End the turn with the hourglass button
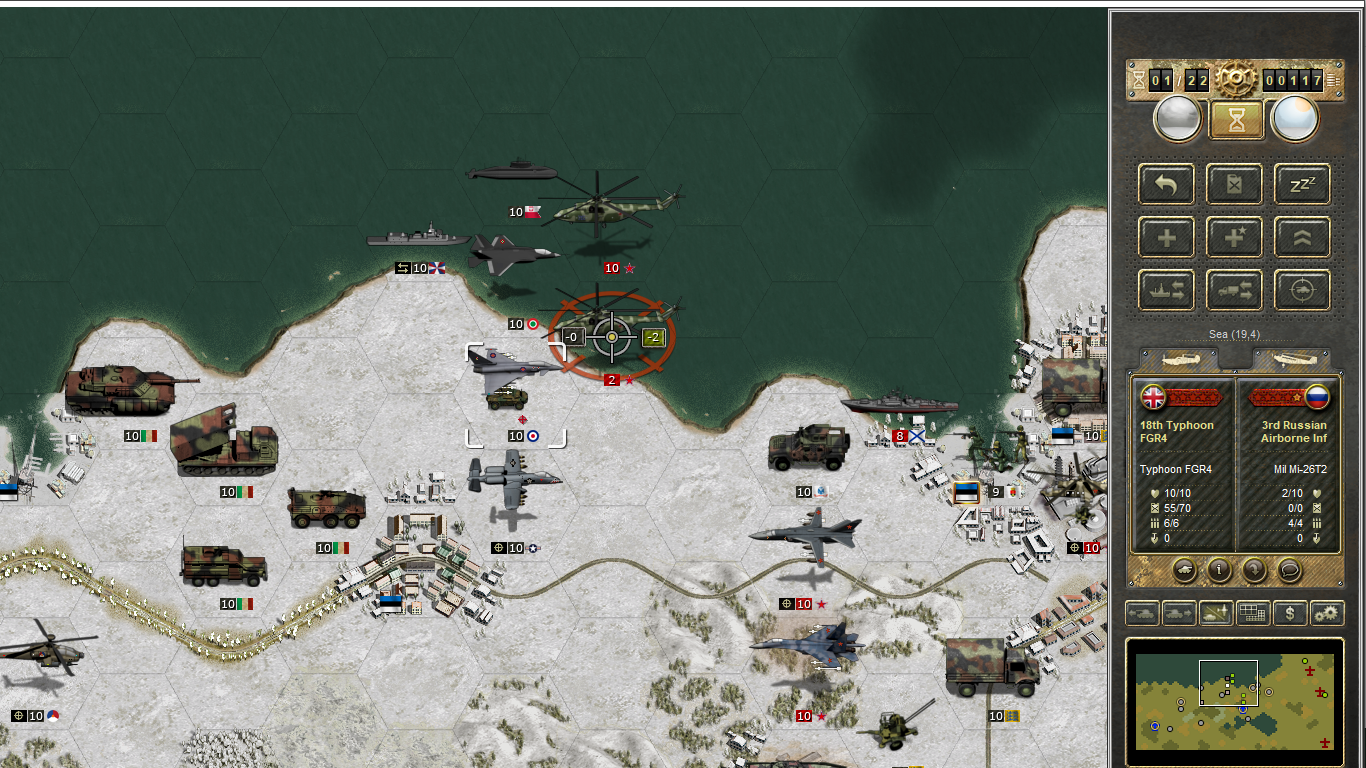 [1236, 120]
